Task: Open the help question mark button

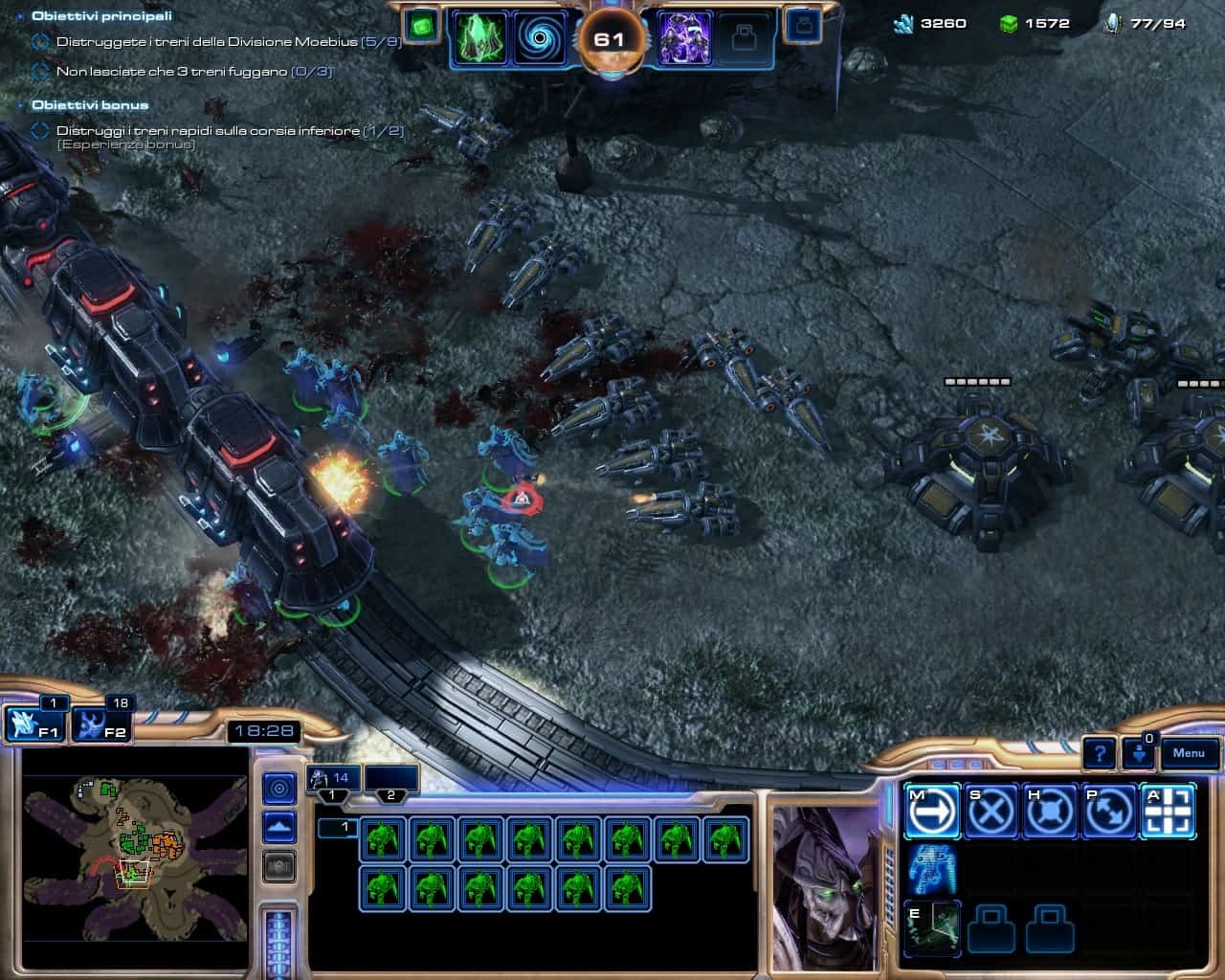Action: coord(1100,753)
